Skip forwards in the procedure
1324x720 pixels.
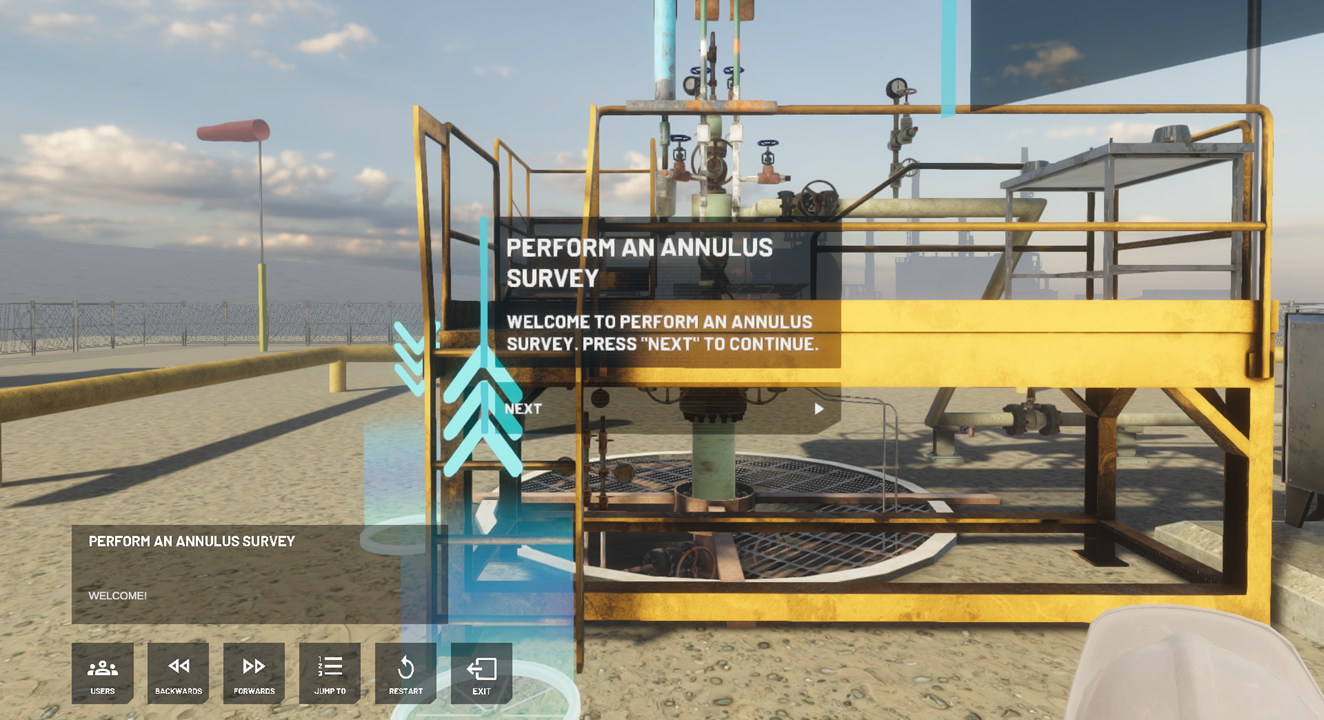tap(254, 673)
